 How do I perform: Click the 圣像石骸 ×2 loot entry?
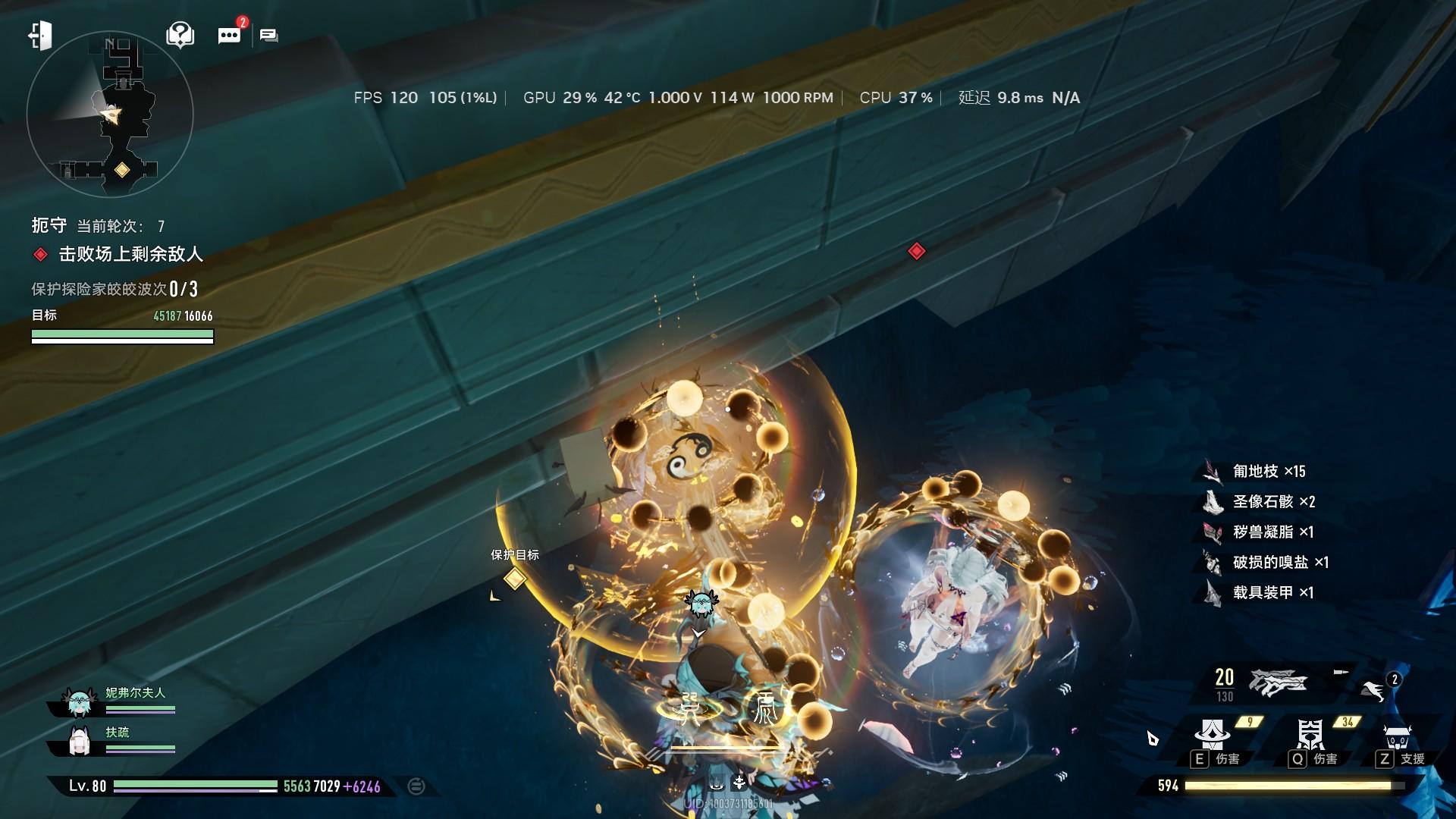(1272, 502)
